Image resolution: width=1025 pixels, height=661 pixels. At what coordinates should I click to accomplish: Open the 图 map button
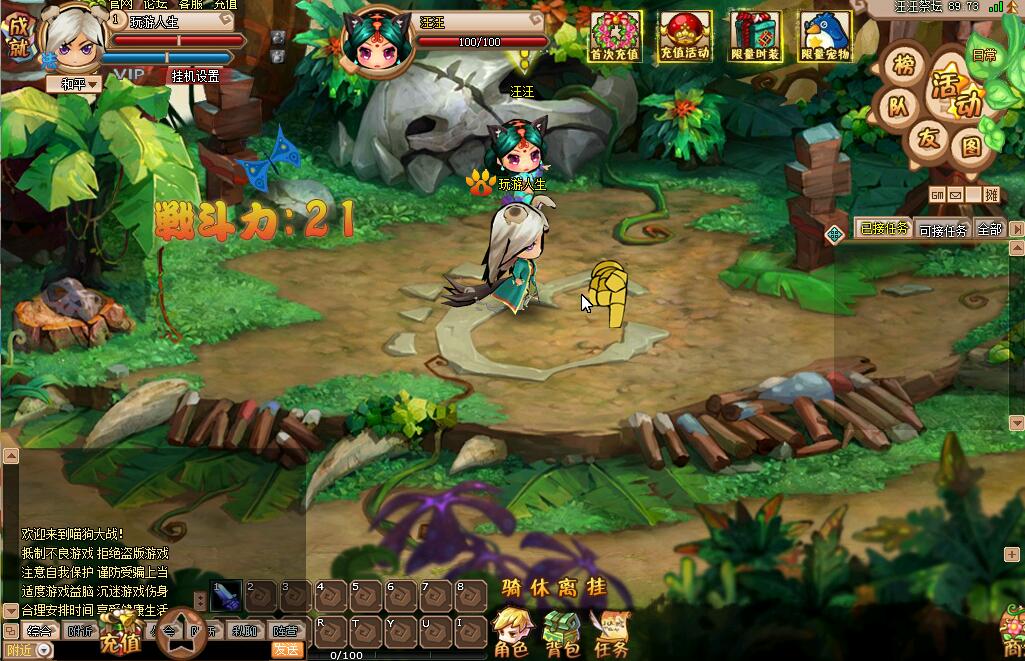pyautogui.click(x=970, y=148)
